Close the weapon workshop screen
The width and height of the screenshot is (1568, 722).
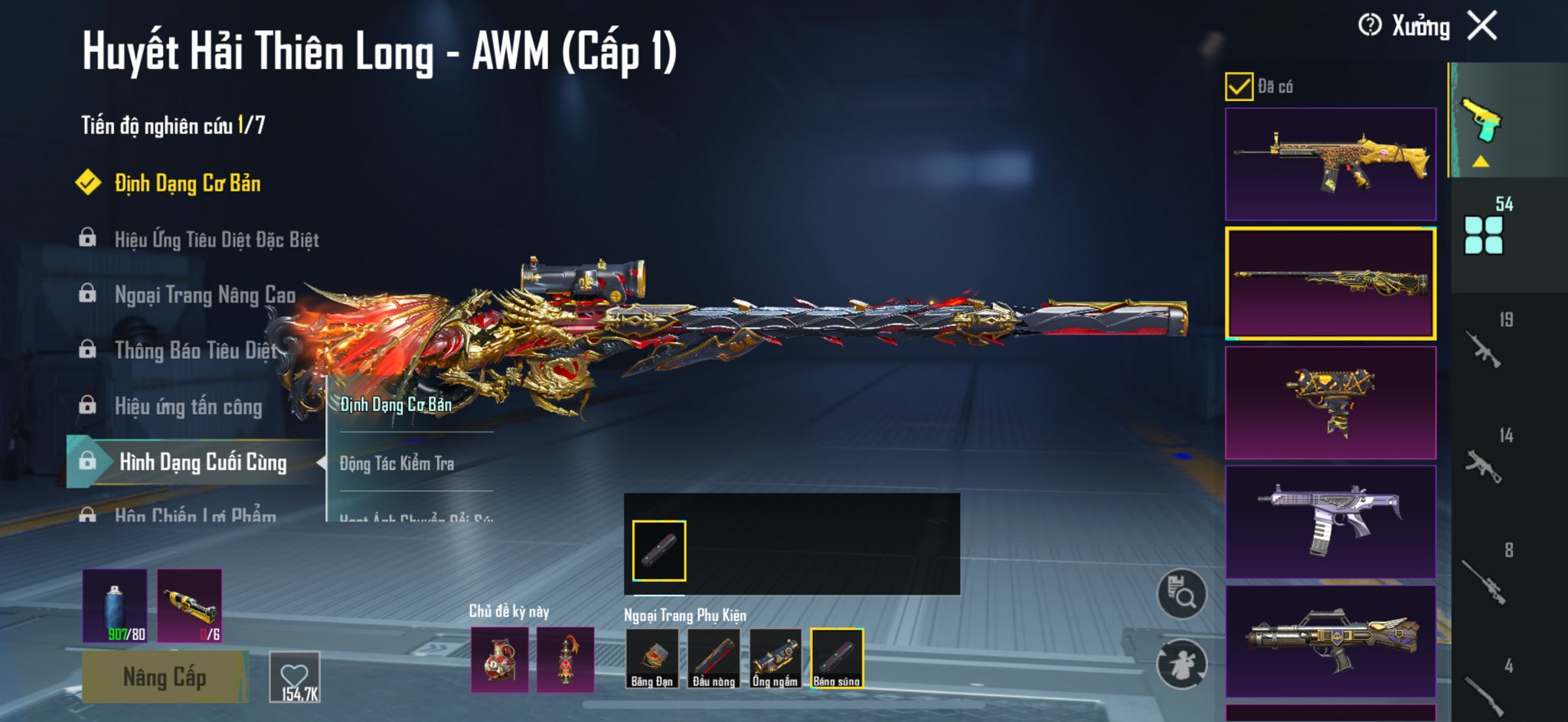coord(1482,26)
